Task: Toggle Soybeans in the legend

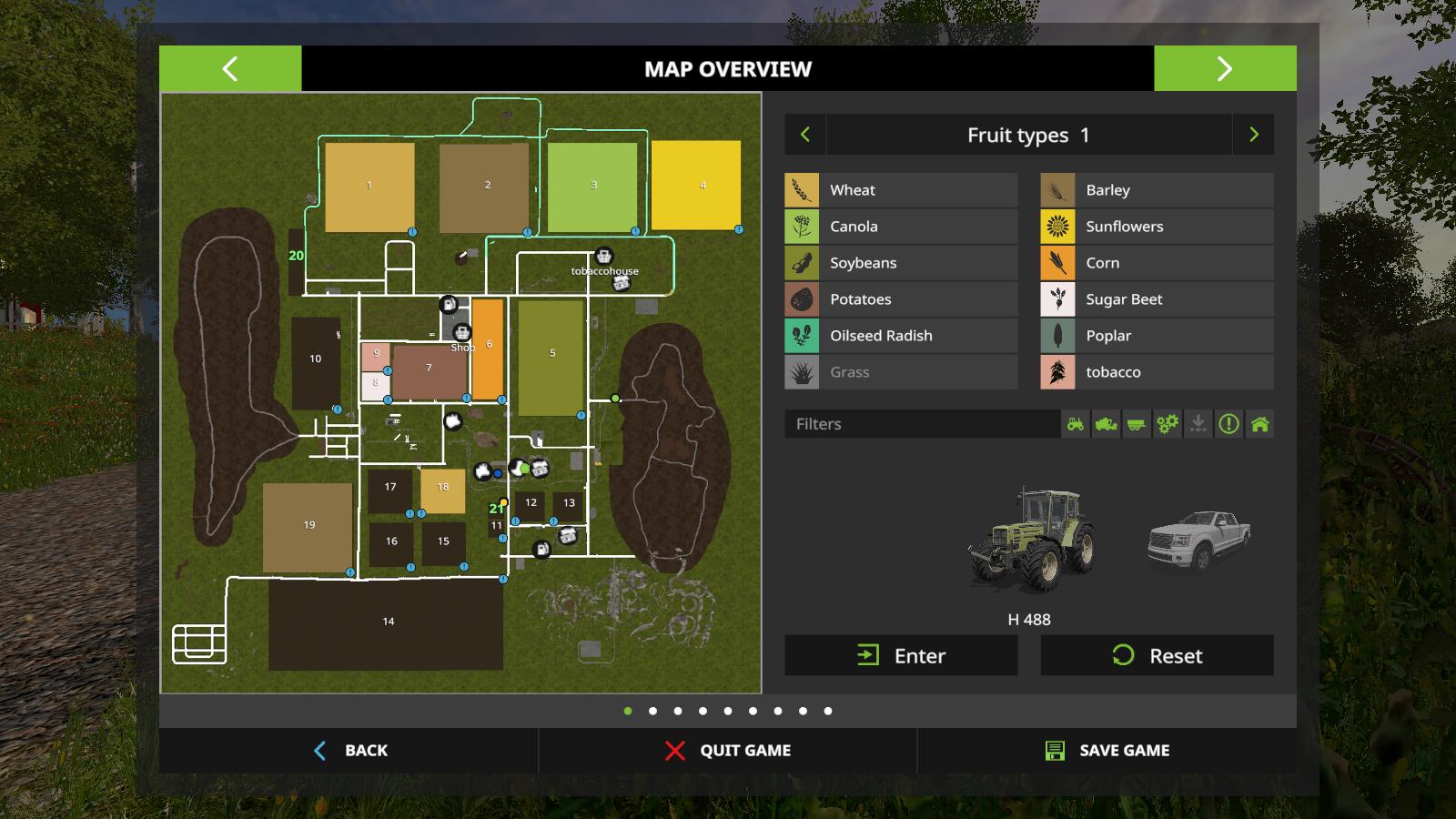Action: coord(901,263)
